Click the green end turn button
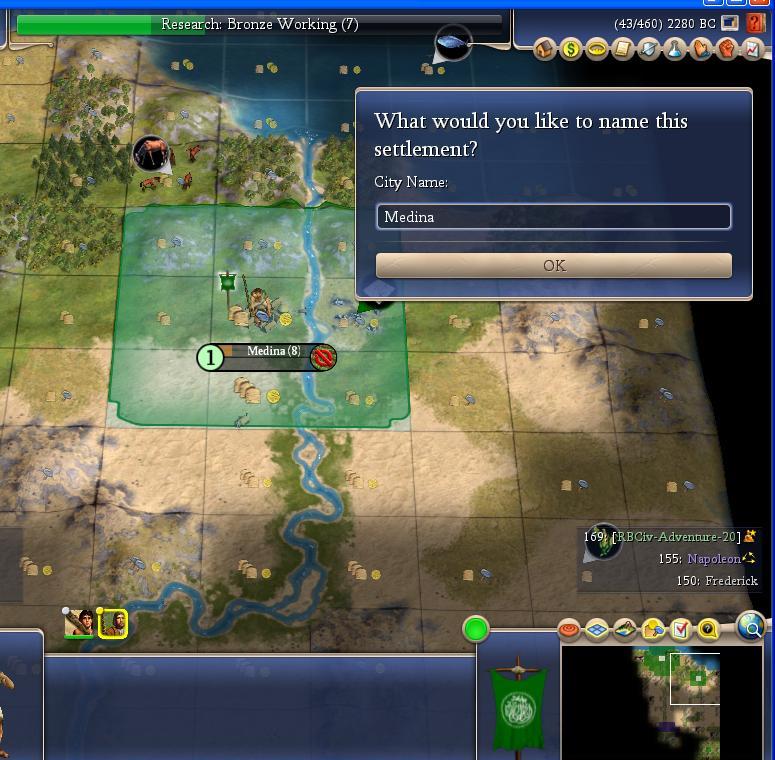The width and height of the screenshot is (775, 760). click(476, 629)
